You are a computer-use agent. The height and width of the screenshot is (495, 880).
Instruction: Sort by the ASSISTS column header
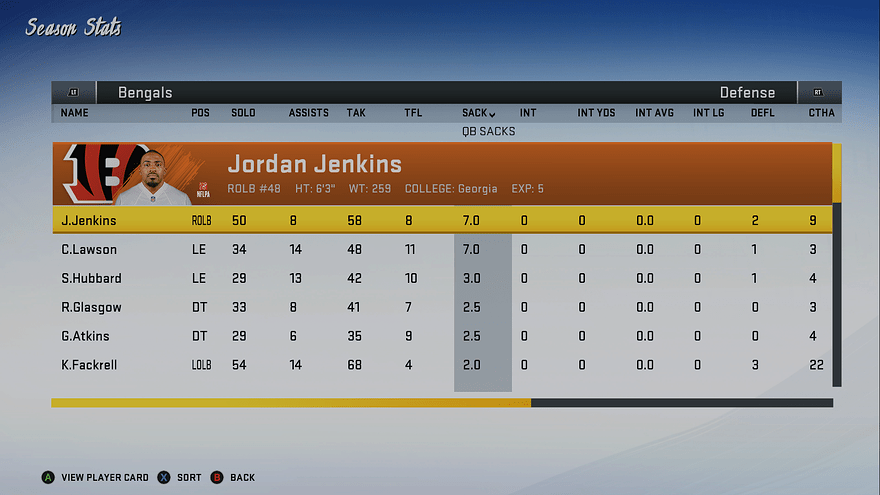pyautogui.click(x=308, y=113)
